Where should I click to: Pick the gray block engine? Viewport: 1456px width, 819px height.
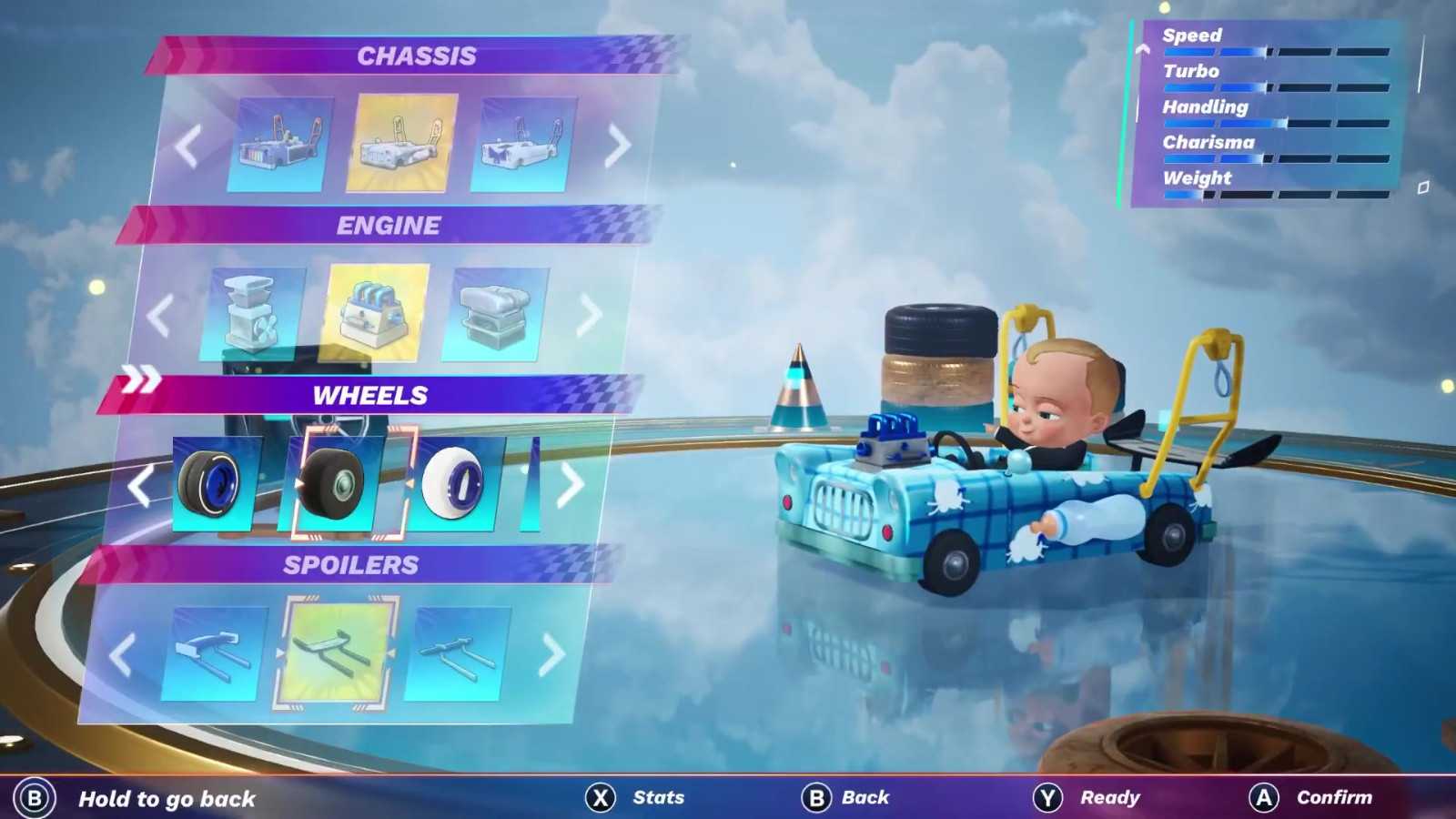tap(495, 314)
